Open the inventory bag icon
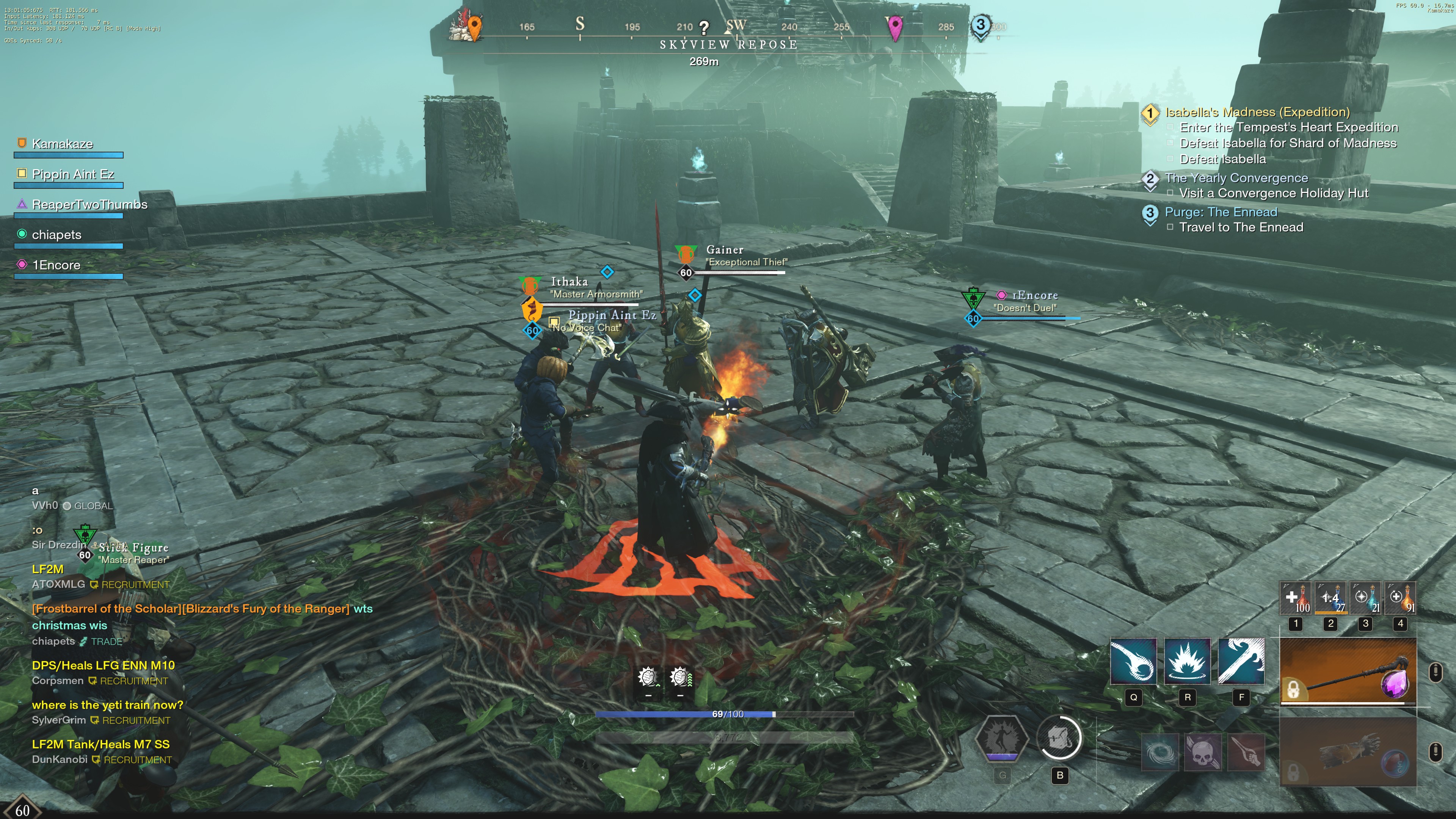Image resolution: width=1456 pixels, height=819 pixels. tap(1059, 738)
